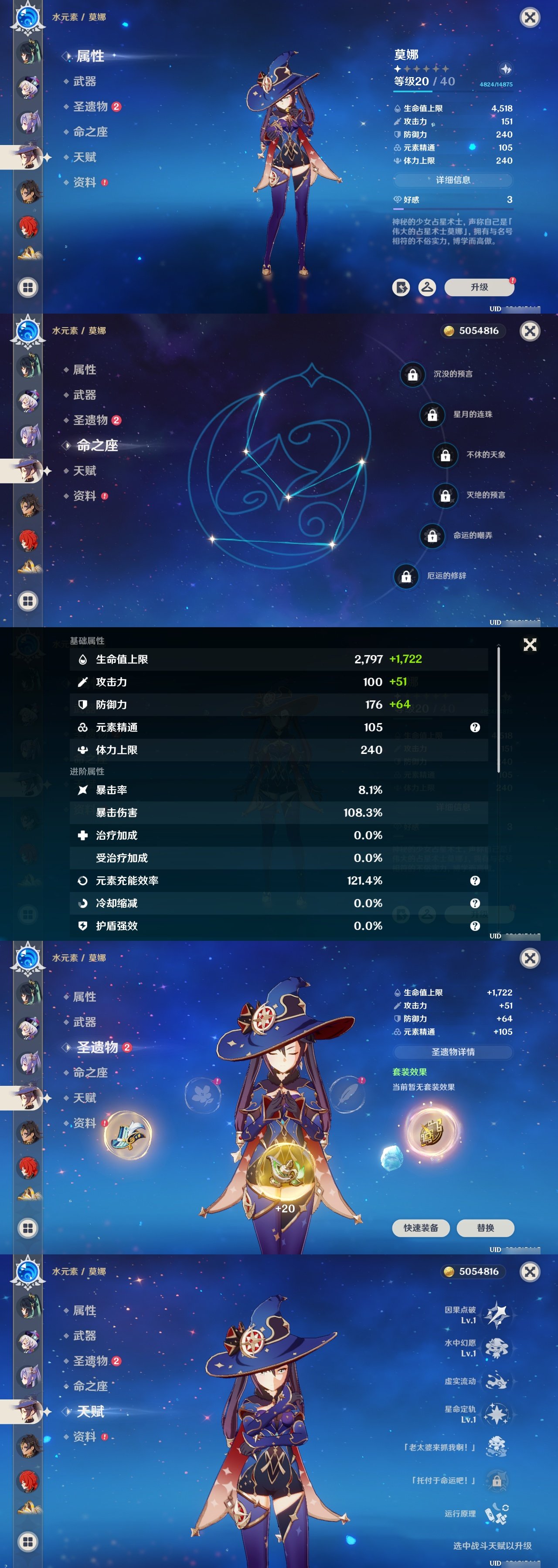Click the glider icon next to 升级 button

[426, 287]
